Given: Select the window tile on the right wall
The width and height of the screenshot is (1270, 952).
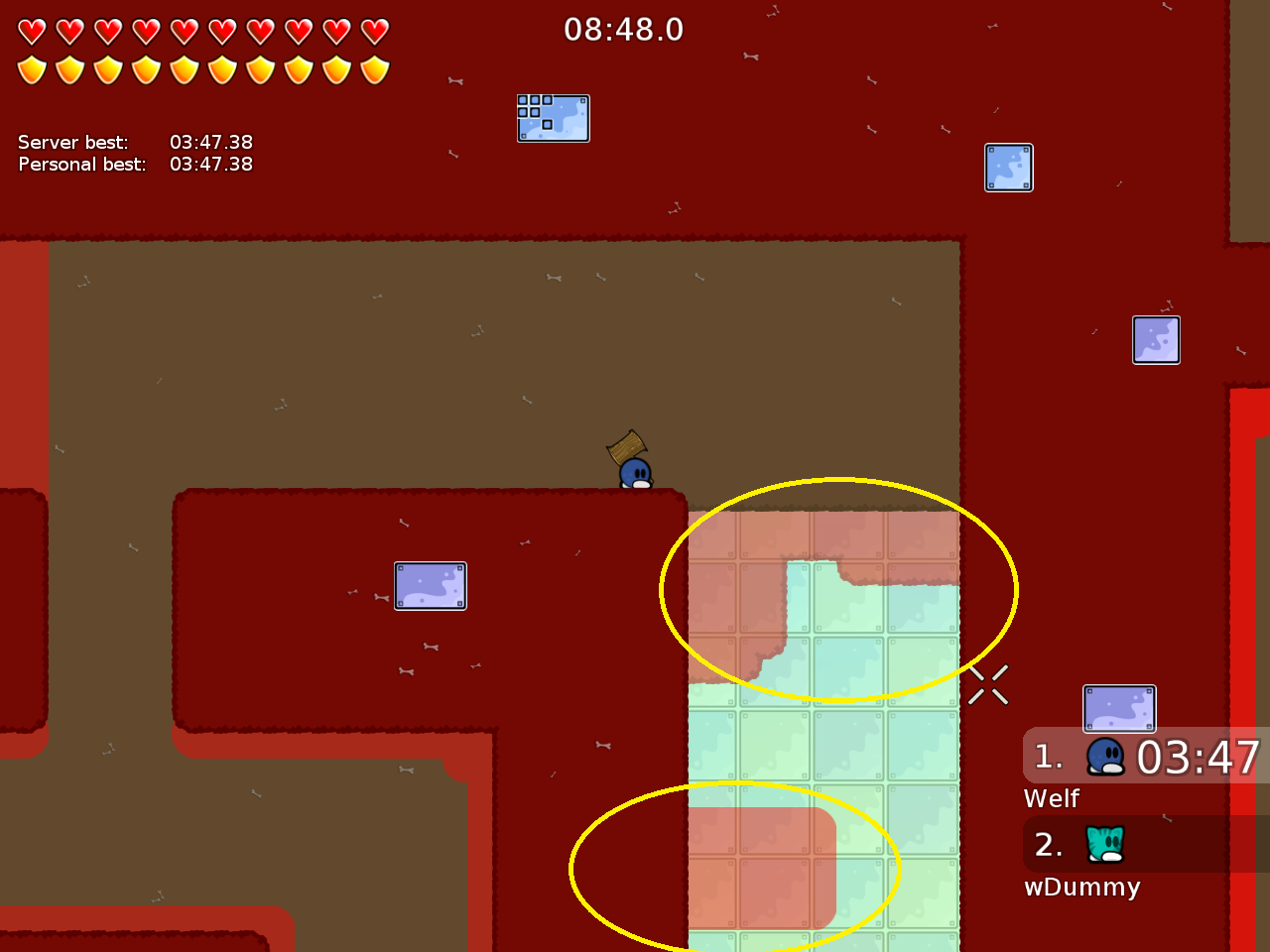Looking at the screenshot, I should [x=1156, y=339].
